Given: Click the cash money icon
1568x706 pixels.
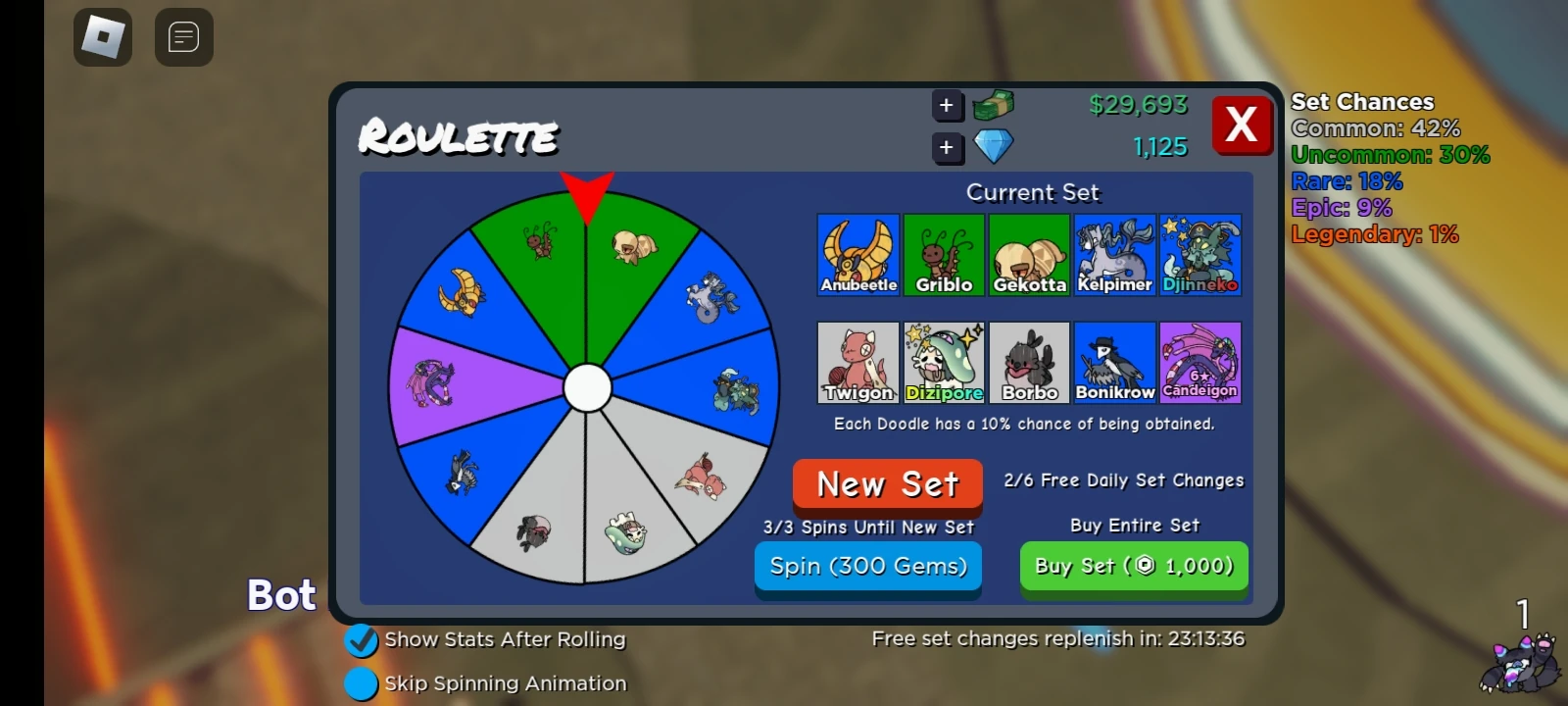Looking at the screenshot, I should (x=994, y=105).
